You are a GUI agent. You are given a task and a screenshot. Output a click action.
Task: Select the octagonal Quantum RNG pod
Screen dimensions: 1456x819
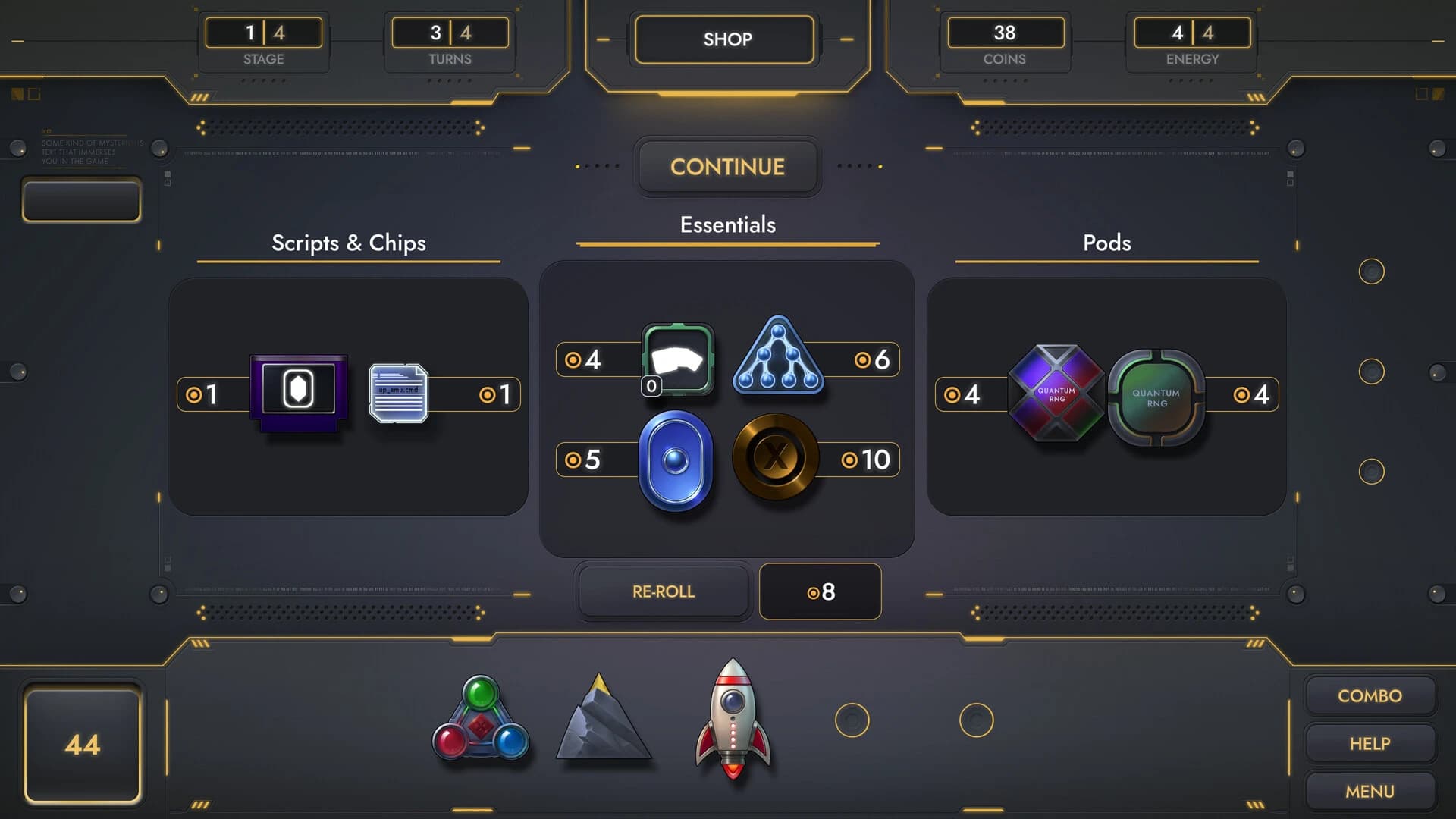coord(1056,394)
